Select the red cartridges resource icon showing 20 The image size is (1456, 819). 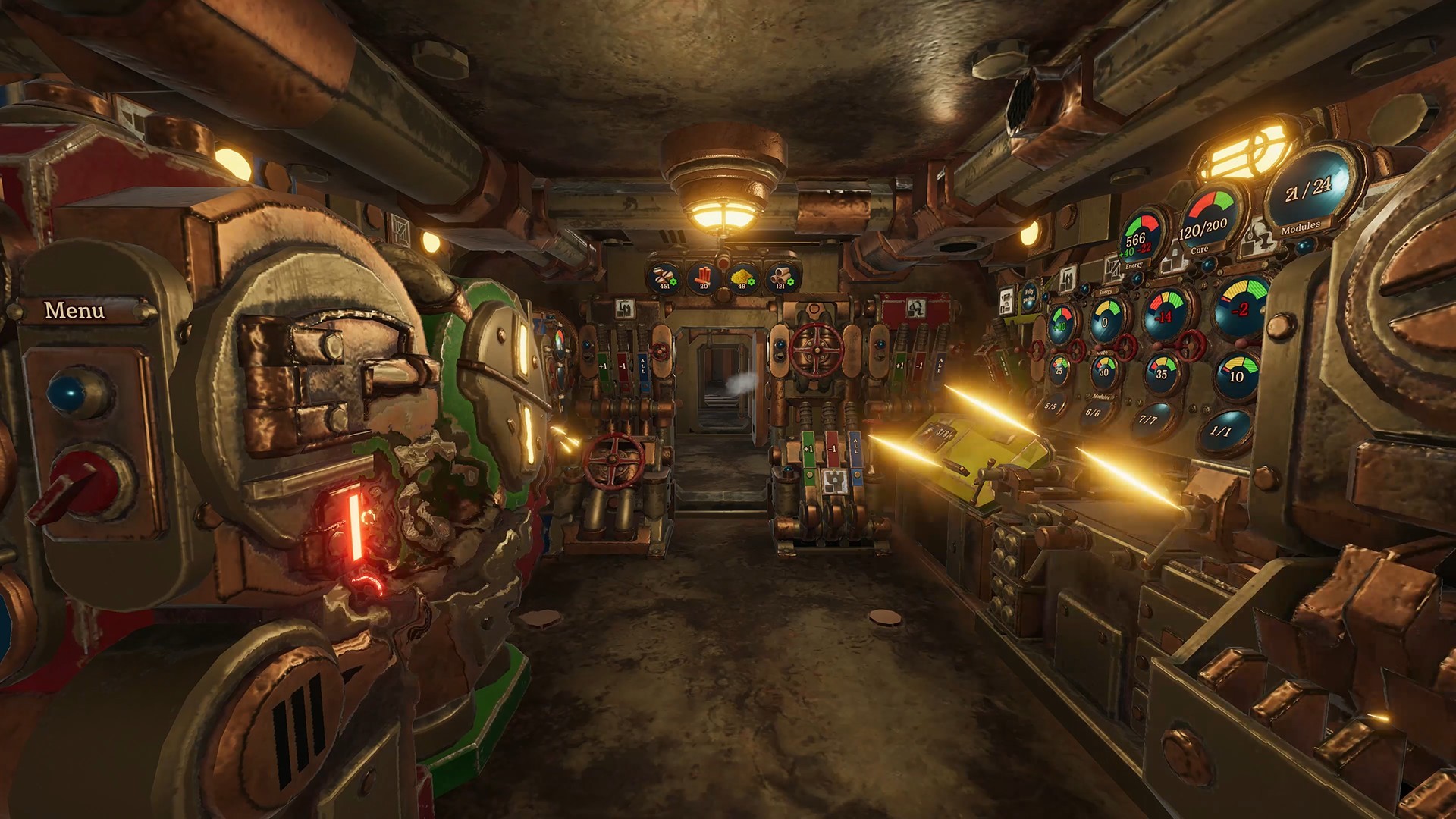point(704,278)
